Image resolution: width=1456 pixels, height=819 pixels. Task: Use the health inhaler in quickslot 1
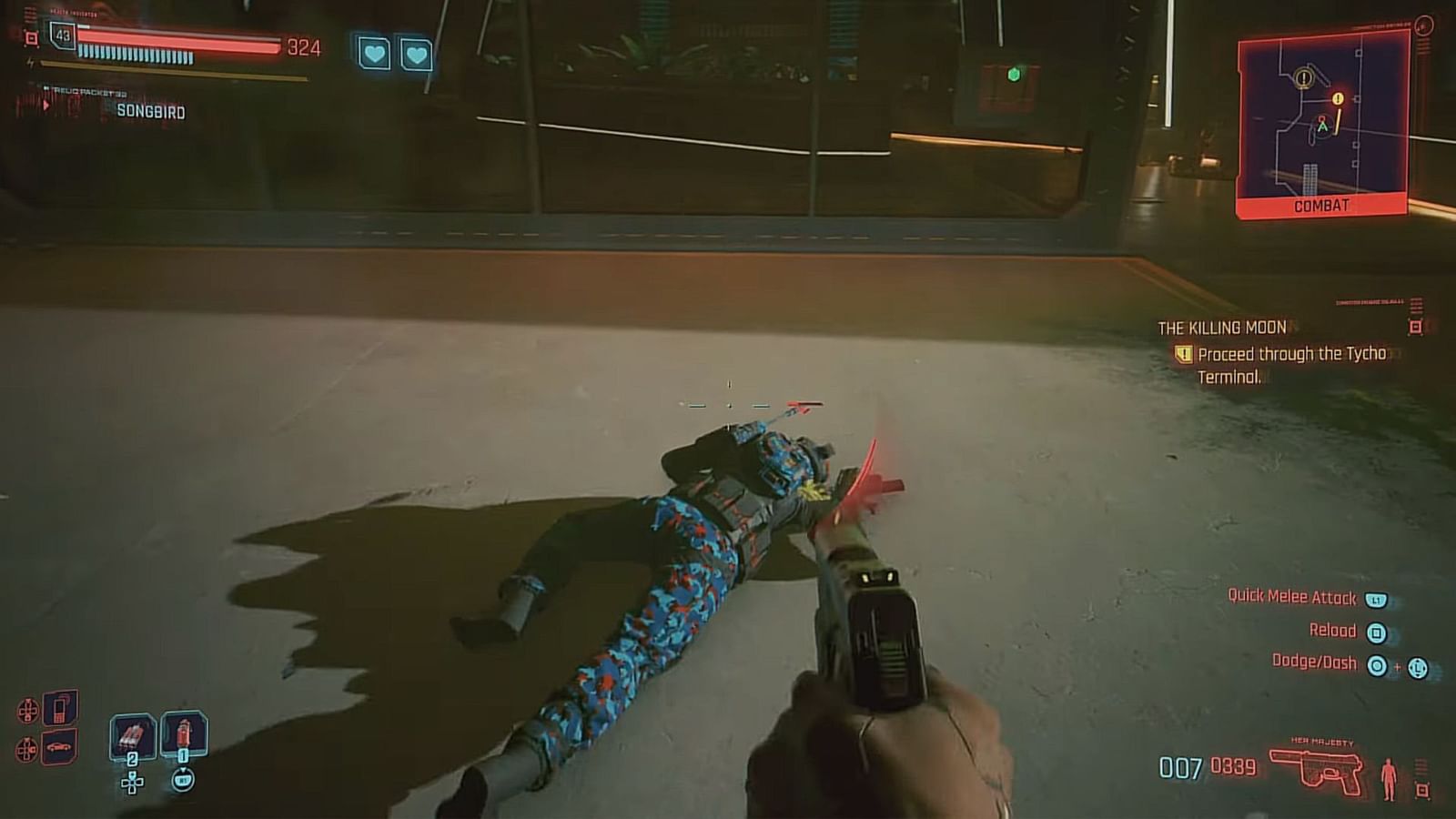coord(184,733)
